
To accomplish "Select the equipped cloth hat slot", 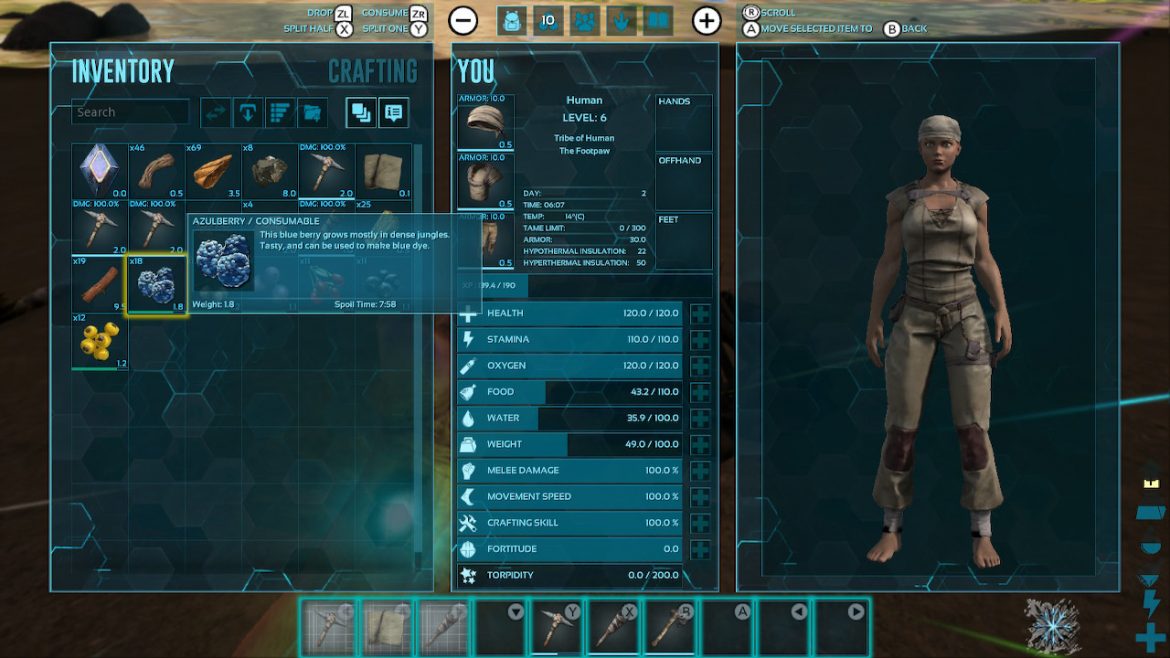I will click(x=485, y=123).
